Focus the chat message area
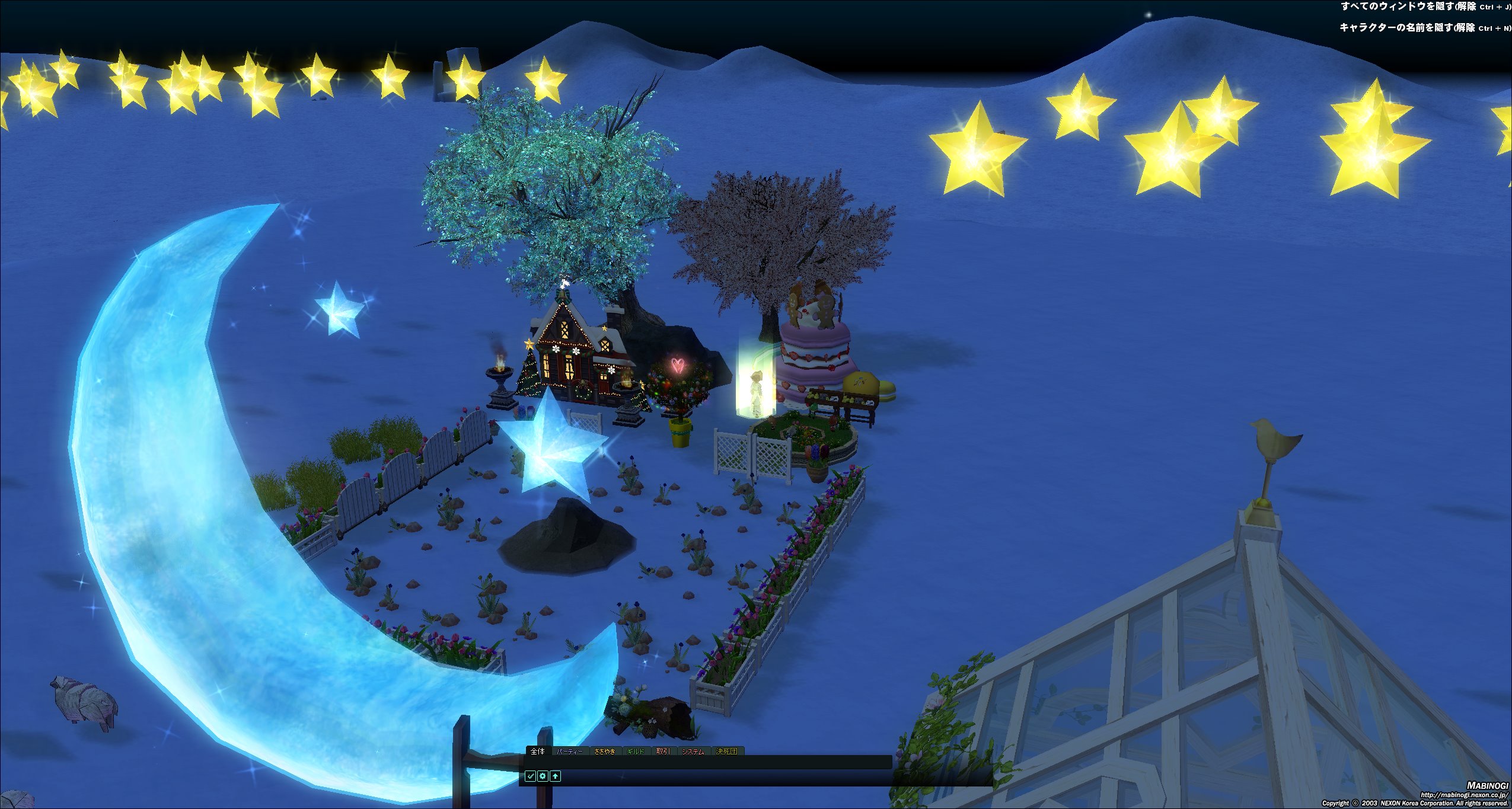Image resolution: width=1512 pixels, height=809 pixels. tap(706, 762)
